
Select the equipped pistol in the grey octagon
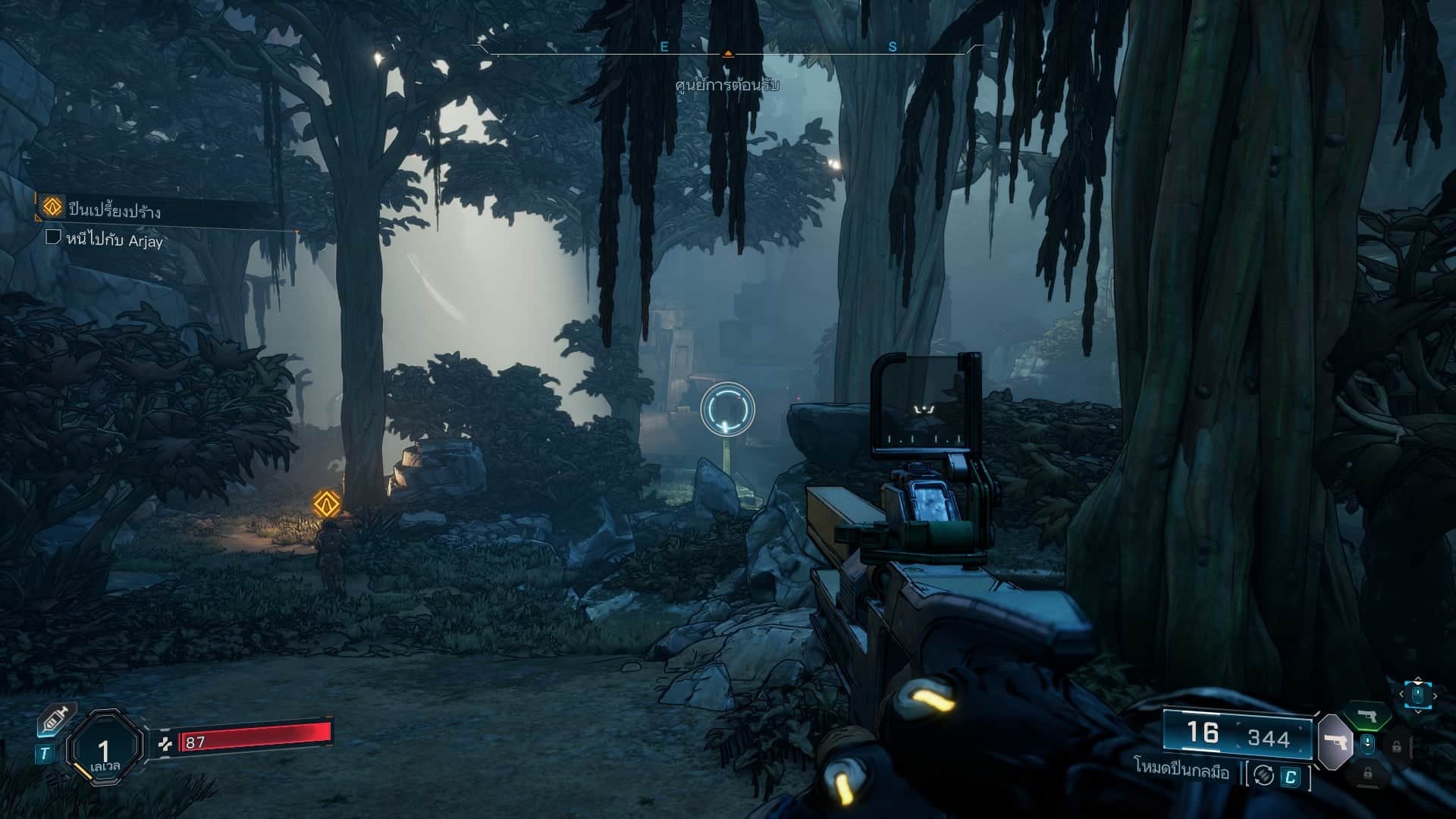coord(1335,741)
